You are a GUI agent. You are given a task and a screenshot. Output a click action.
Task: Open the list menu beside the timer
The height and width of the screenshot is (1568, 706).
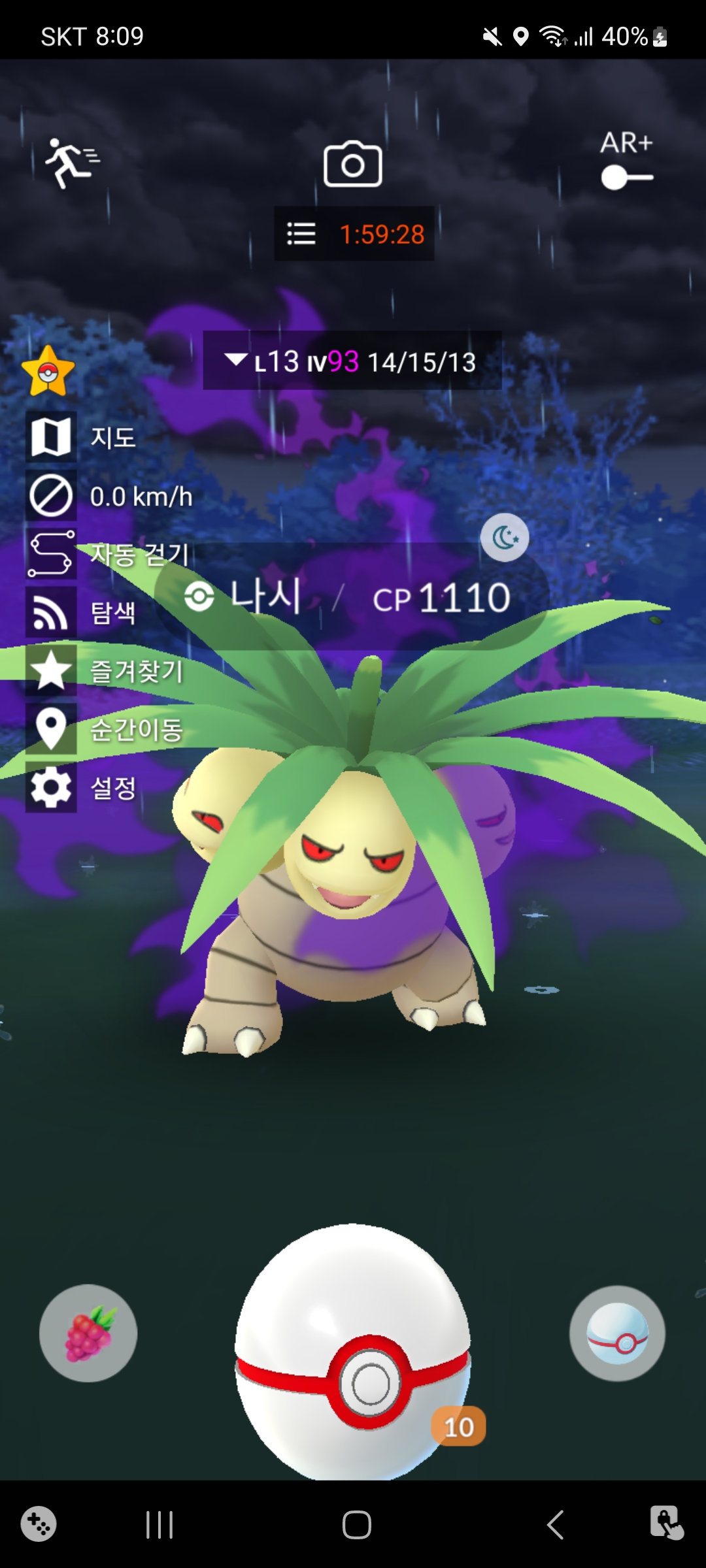pyautogui.click(x=301, y=234)
